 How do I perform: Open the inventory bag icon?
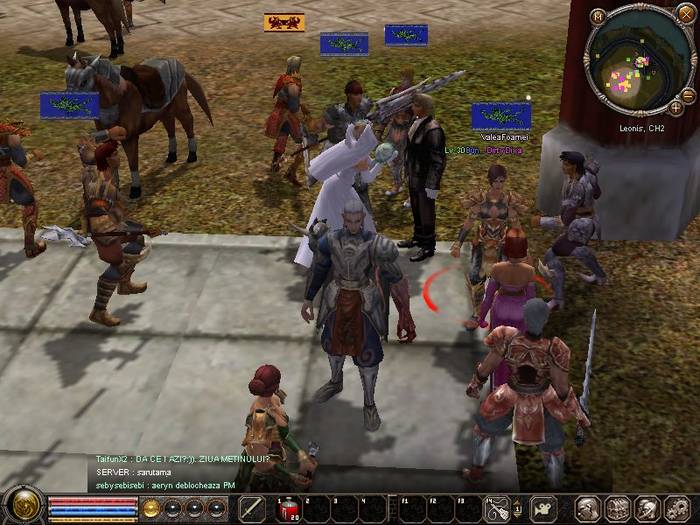[618, 509]
